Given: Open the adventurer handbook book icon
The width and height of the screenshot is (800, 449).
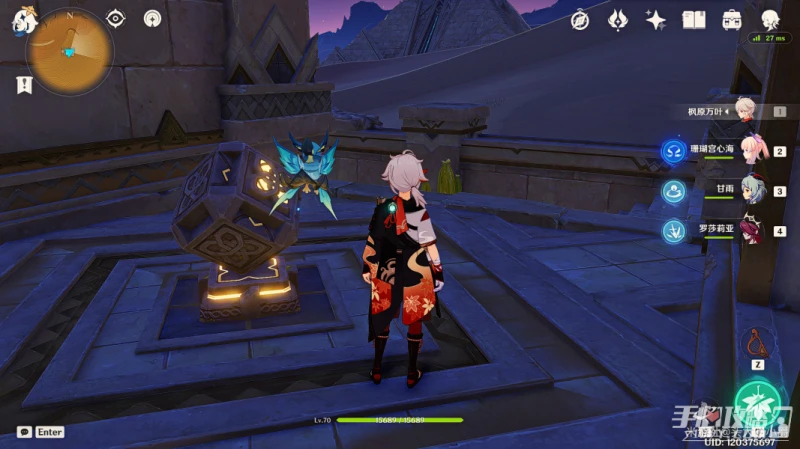Looking at the screenshot, I should point(694,20).
